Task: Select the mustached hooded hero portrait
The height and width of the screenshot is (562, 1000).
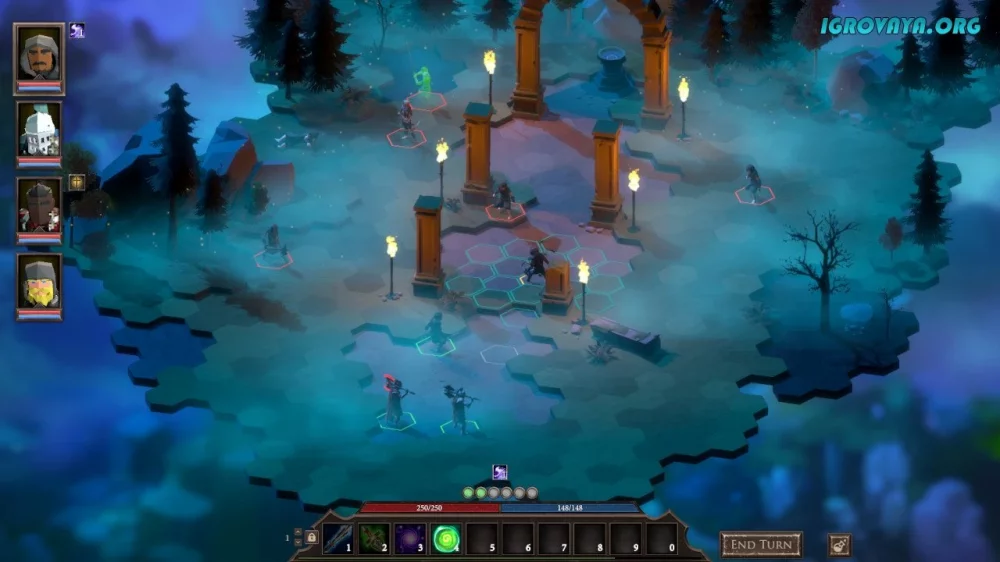Action: tap(39, 57)
